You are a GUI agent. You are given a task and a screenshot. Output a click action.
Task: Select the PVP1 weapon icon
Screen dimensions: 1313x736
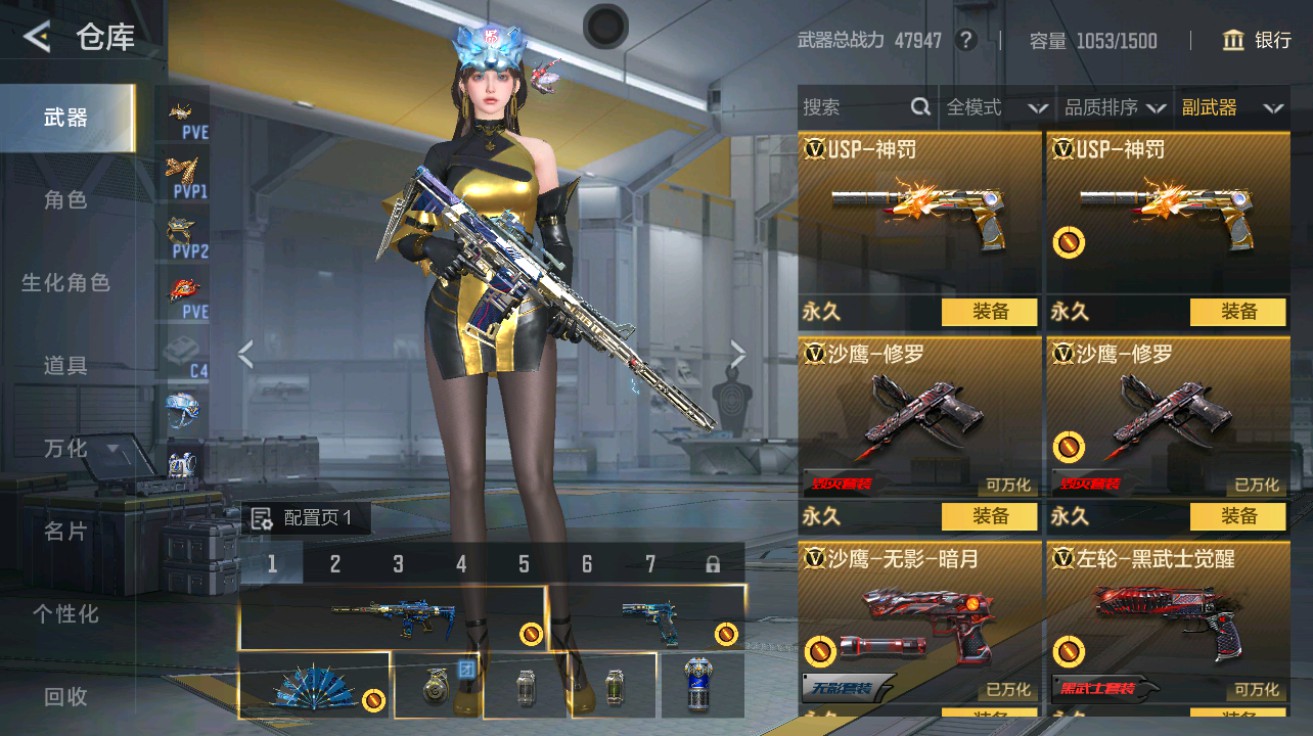183,170
